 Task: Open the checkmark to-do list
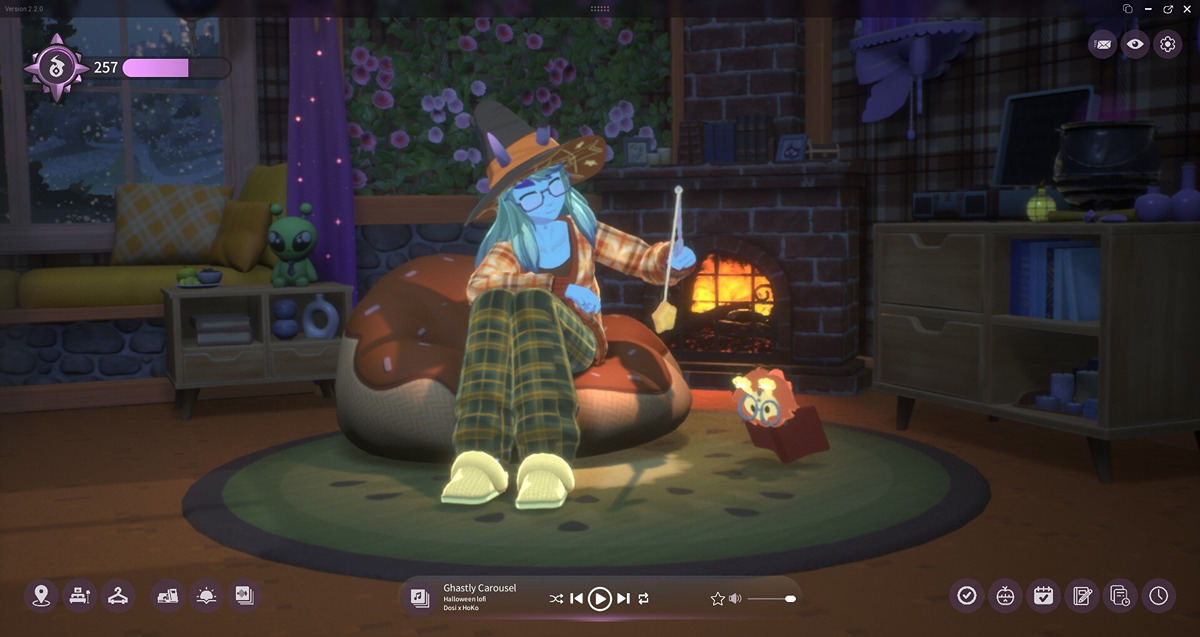[966, 596]
